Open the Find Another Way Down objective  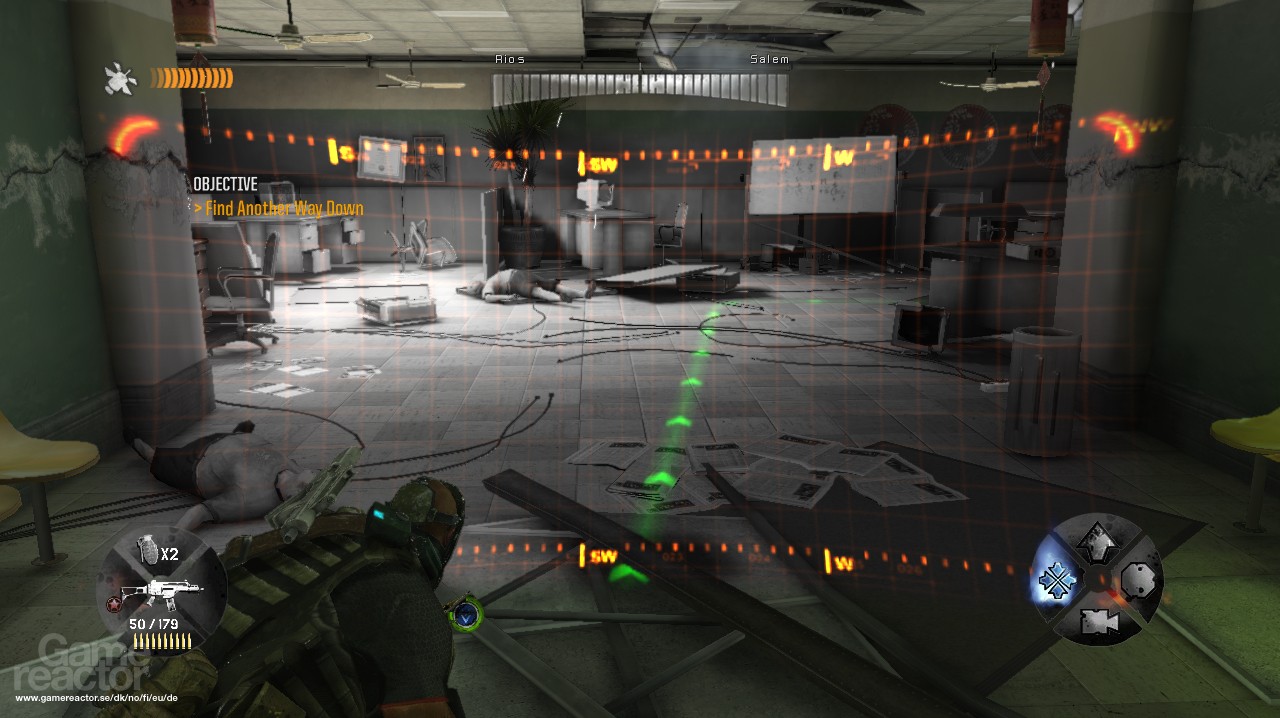point(279,209)
